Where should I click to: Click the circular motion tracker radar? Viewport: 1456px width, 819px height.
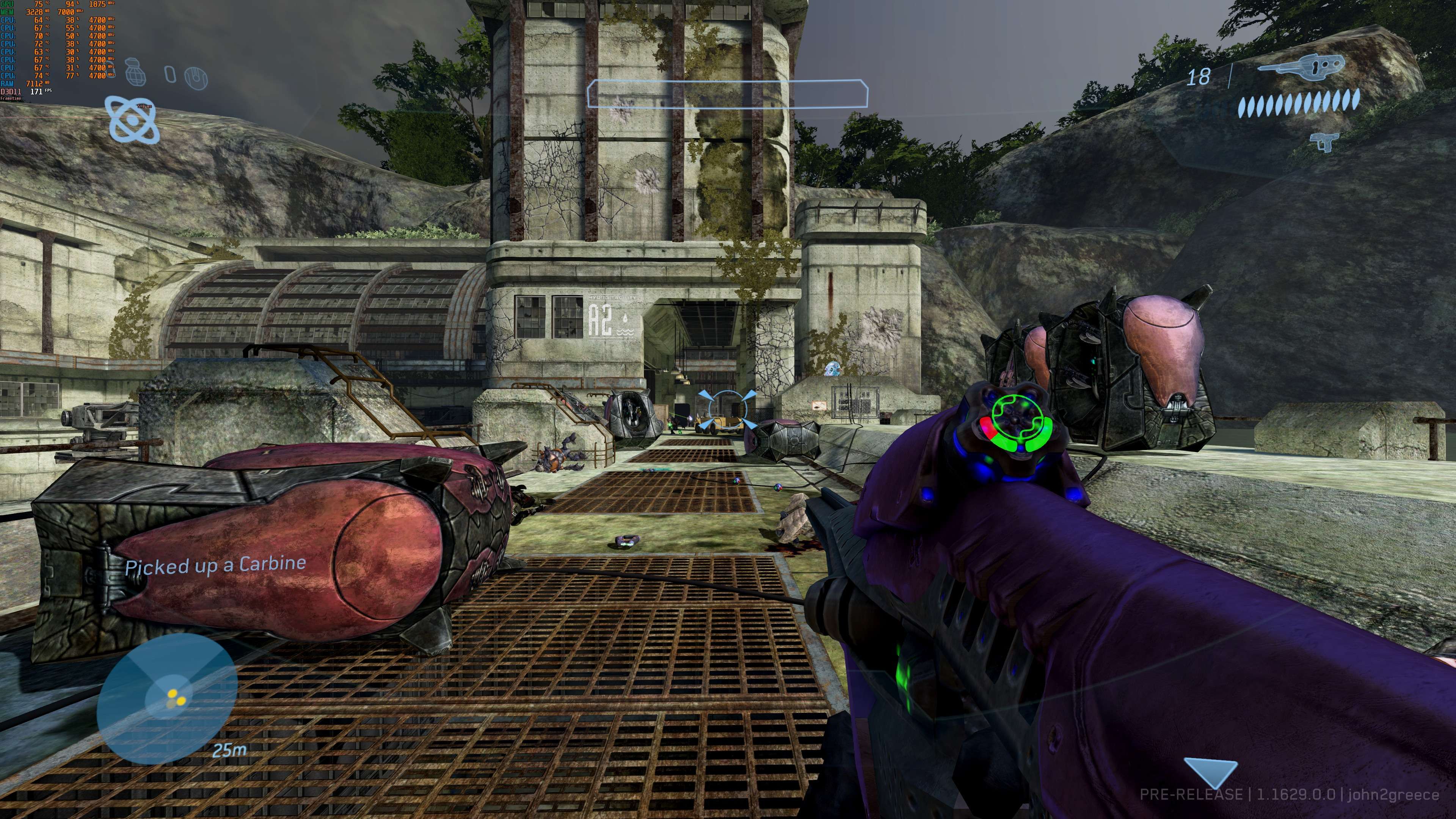(x=167, y=698)
